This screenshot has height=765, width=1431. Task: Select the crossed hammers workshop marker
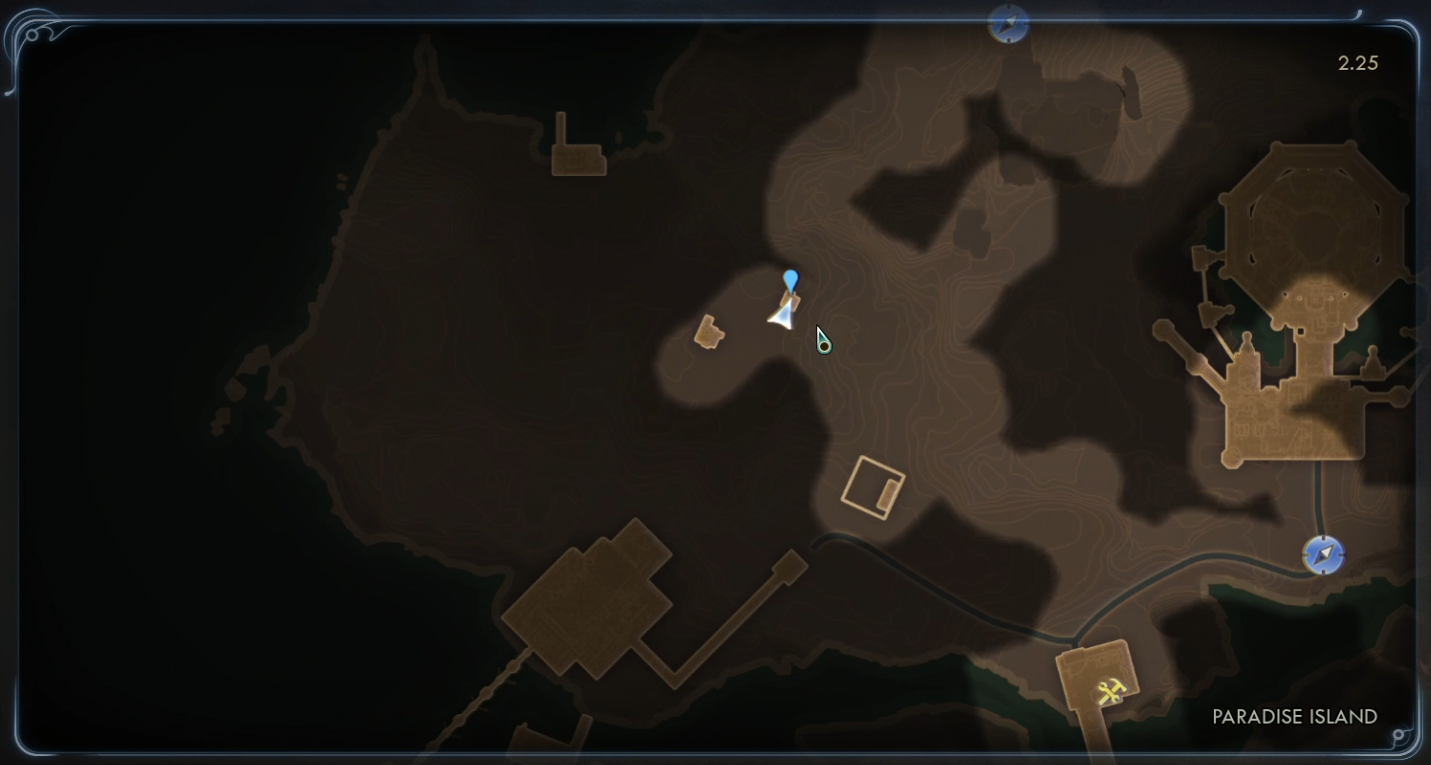click(1111, 691)
